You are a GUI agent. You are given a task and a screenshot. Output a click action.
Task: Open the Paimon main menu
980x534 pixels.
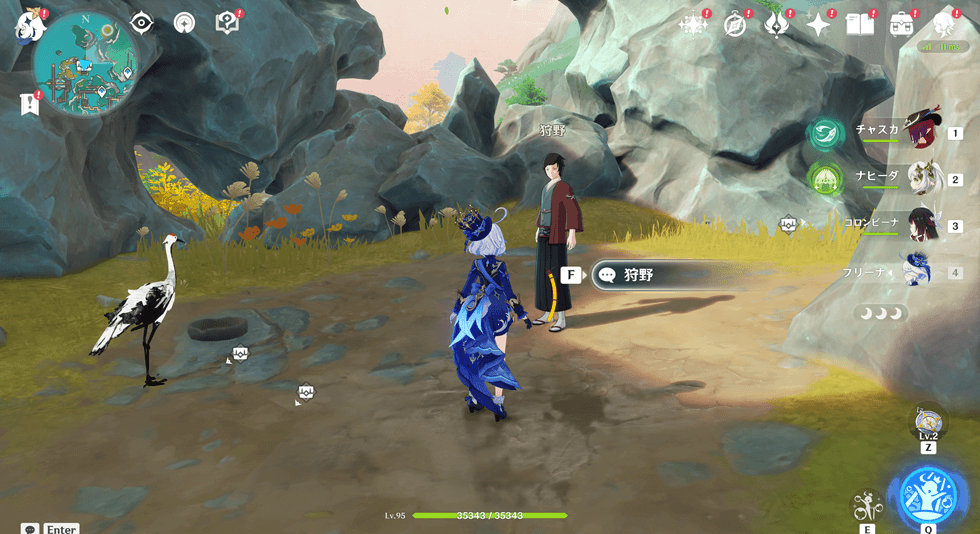30,24
